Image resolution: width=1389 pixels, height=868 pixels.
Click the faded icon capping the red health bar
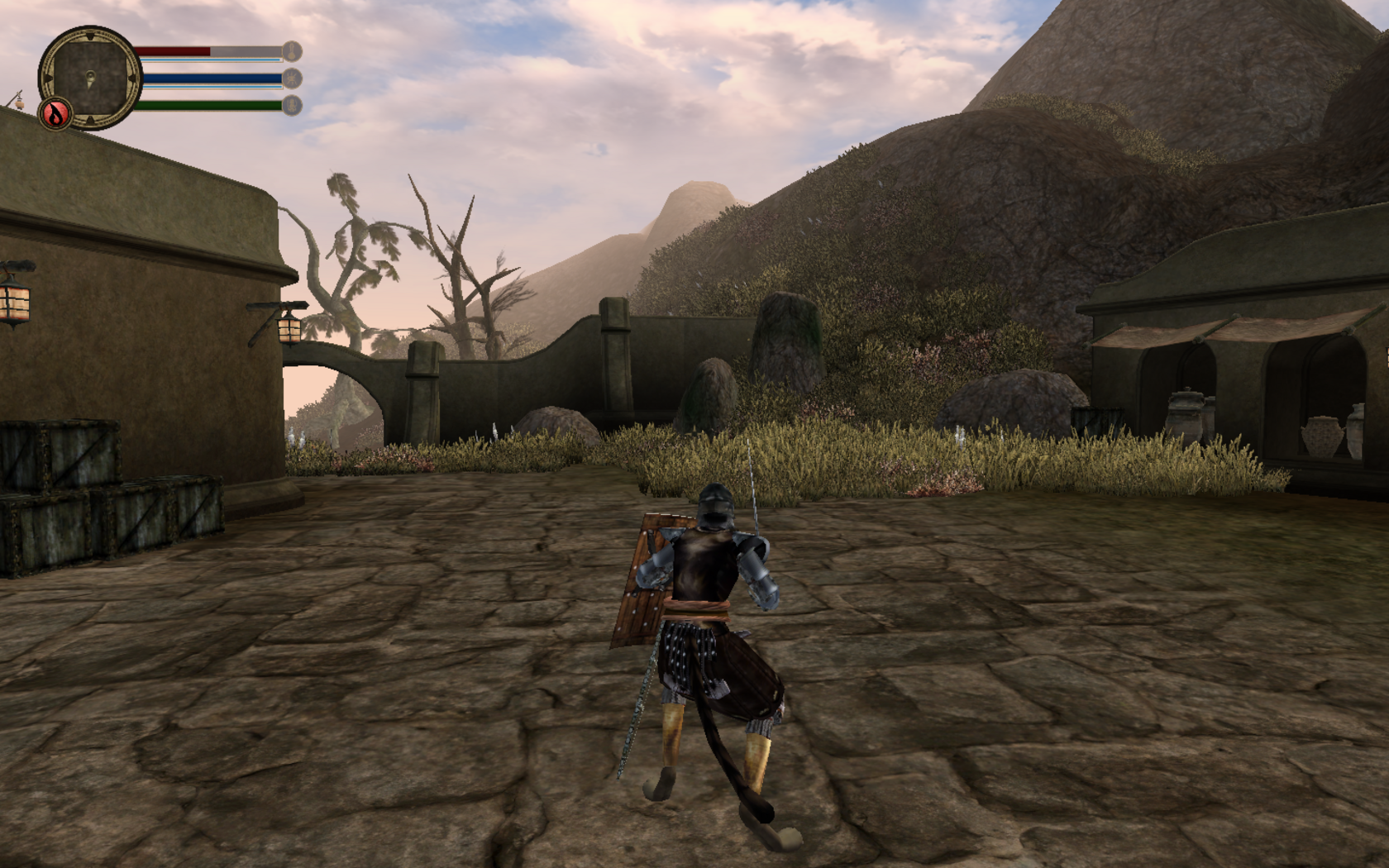click(292, 52)
